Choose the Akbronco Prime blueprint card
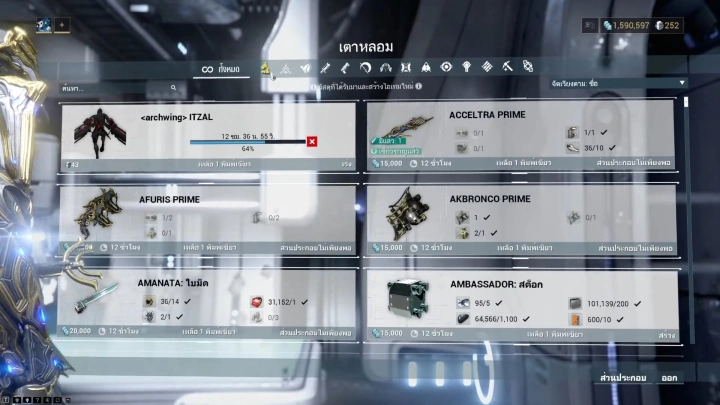Viewport: 720px width, 405px height. coord(520,218)
